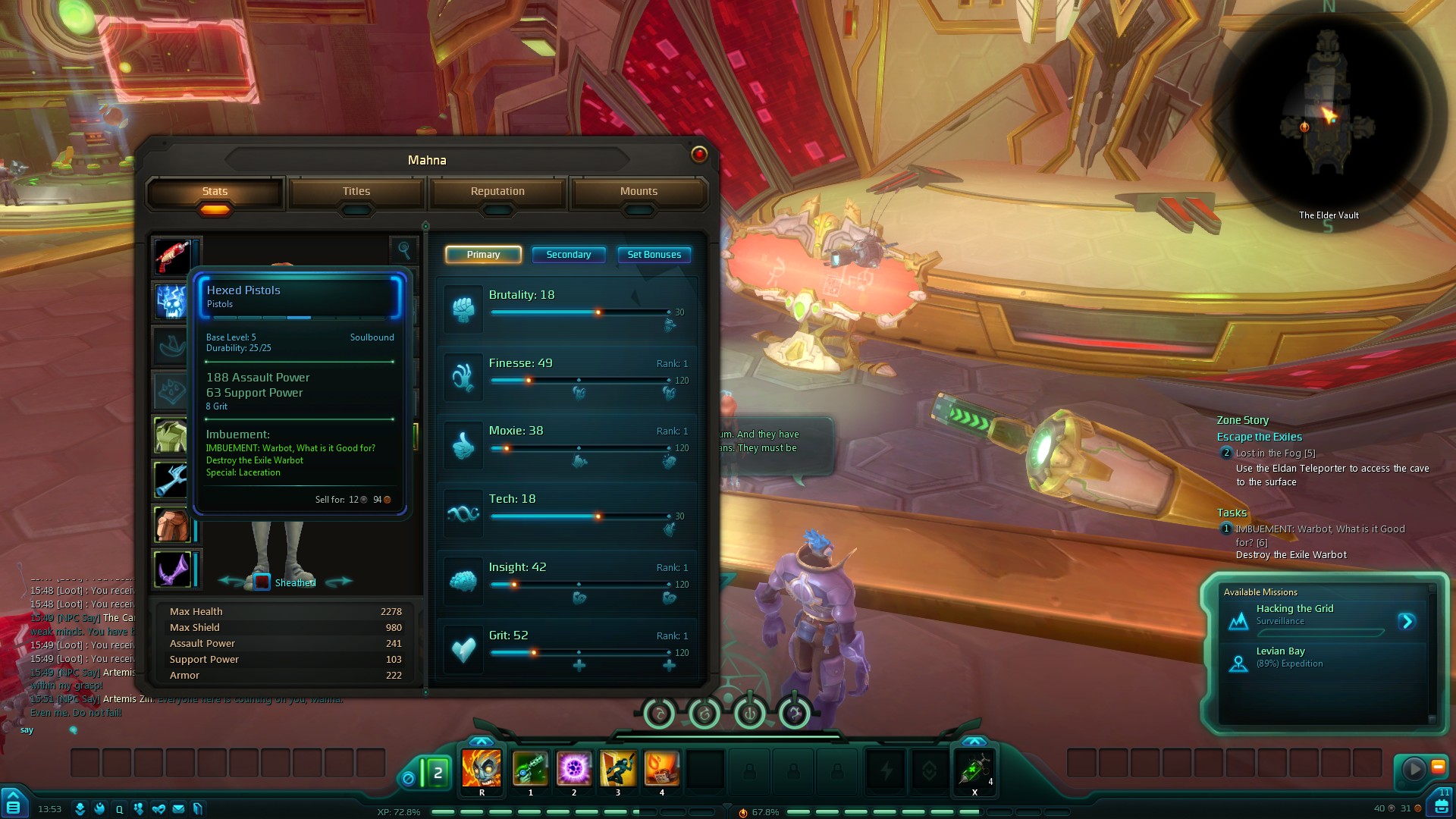Screen dimensions: 1456x819
Task: Show Secondary attributes
Action: [x=568, y=255]
